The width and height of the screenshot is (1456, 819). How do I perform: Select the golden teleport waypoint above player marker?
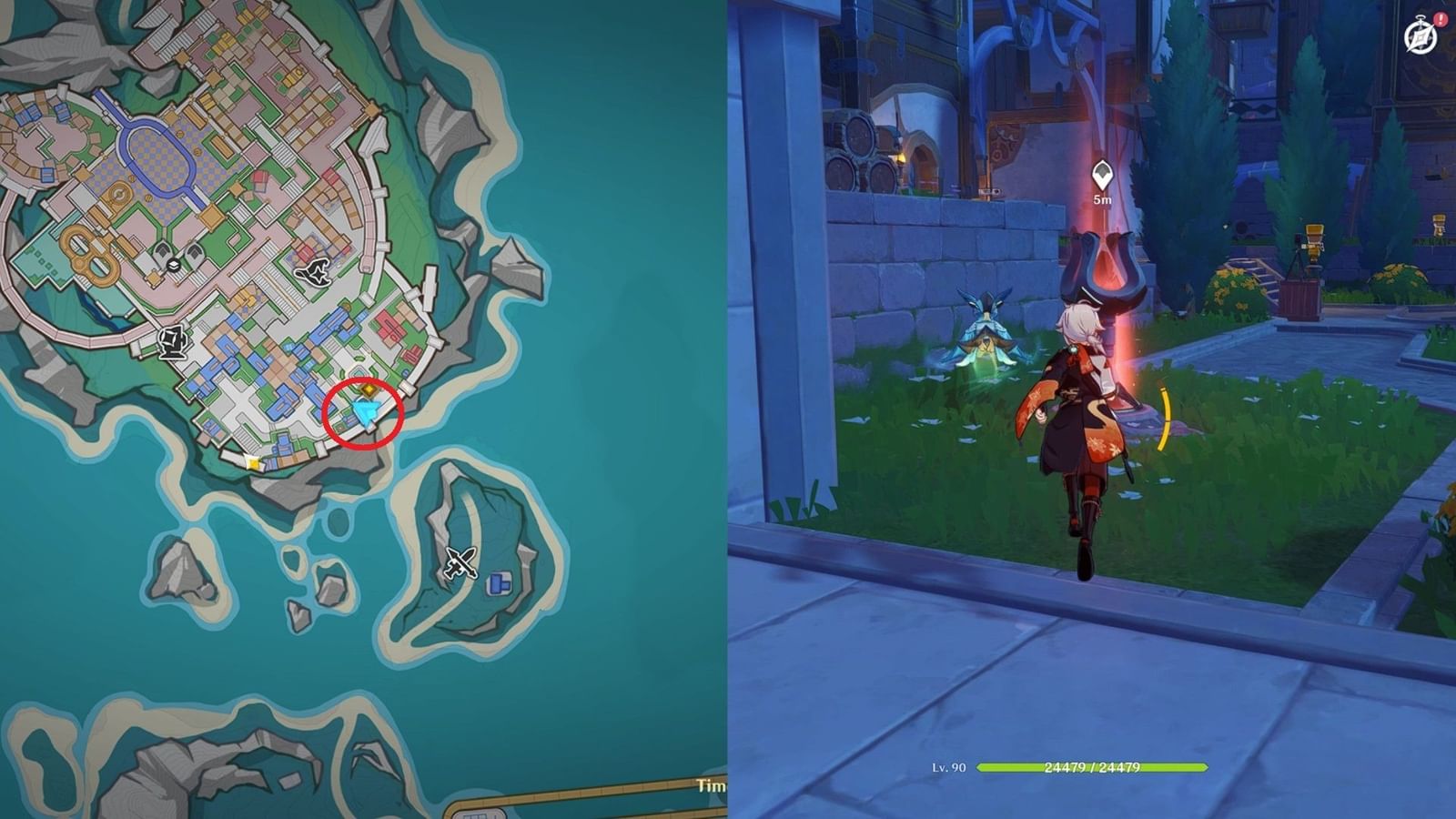pyautogui.click(x=368, y=390)
